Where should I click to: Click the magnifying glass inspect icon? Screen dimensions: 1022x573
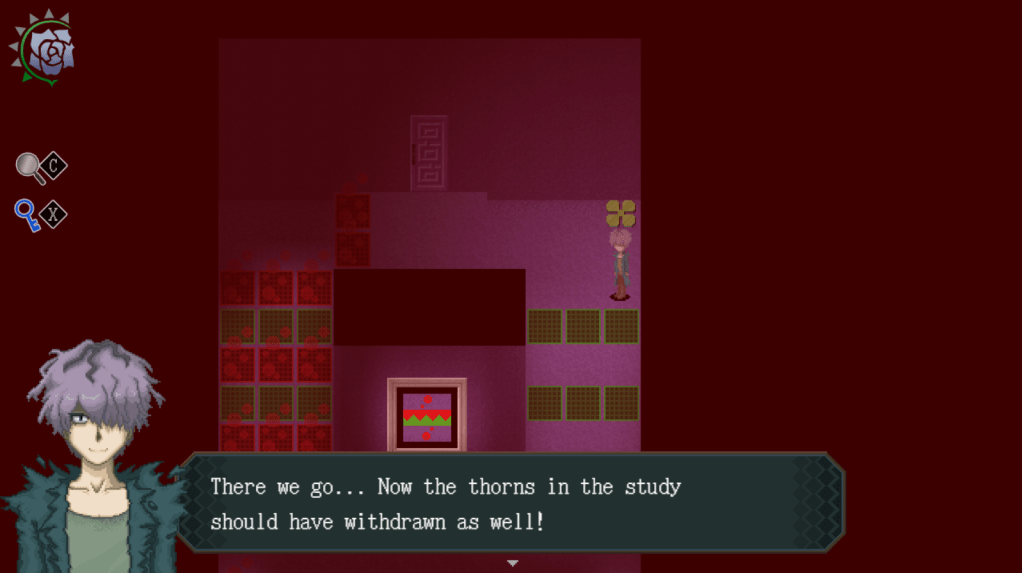(31, 167)
